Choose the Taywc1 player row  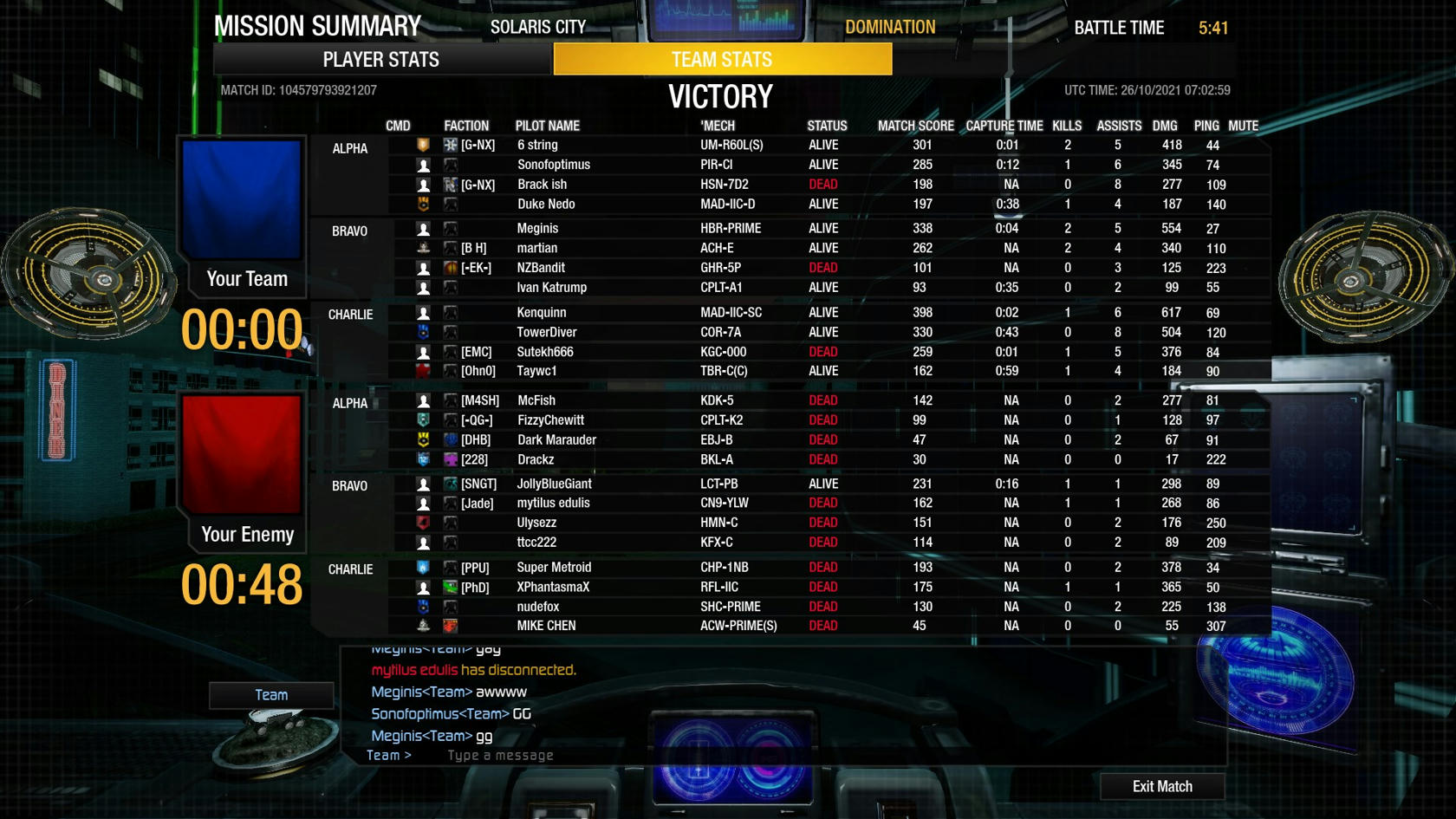point(537,371)
